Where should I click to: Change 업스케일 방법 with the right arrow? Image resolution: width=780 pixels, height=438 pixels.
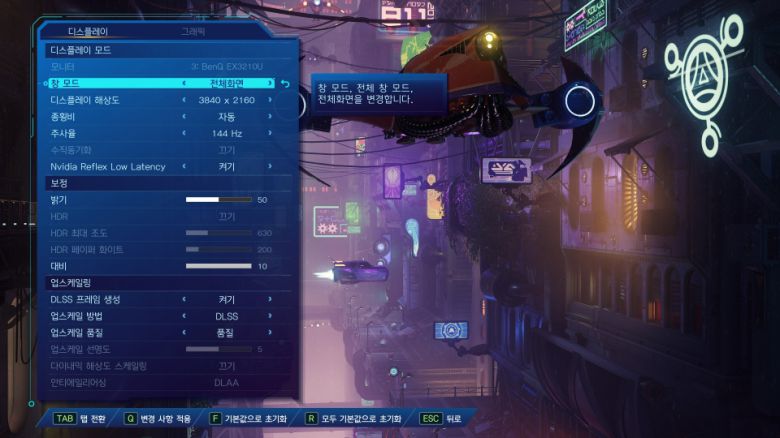click(x=270, y=316)
